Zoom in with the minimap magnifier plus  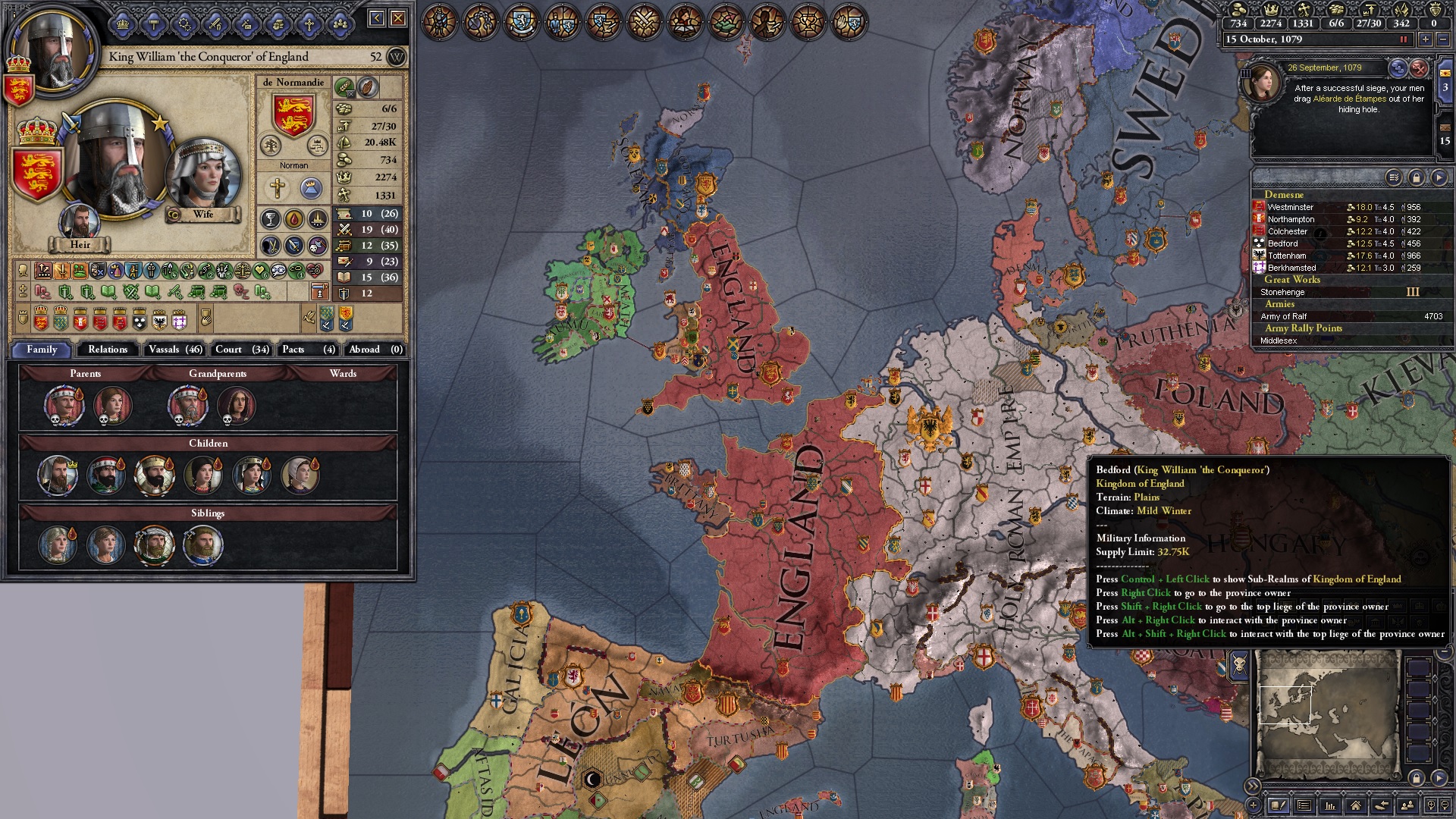tap(1432, 805)
